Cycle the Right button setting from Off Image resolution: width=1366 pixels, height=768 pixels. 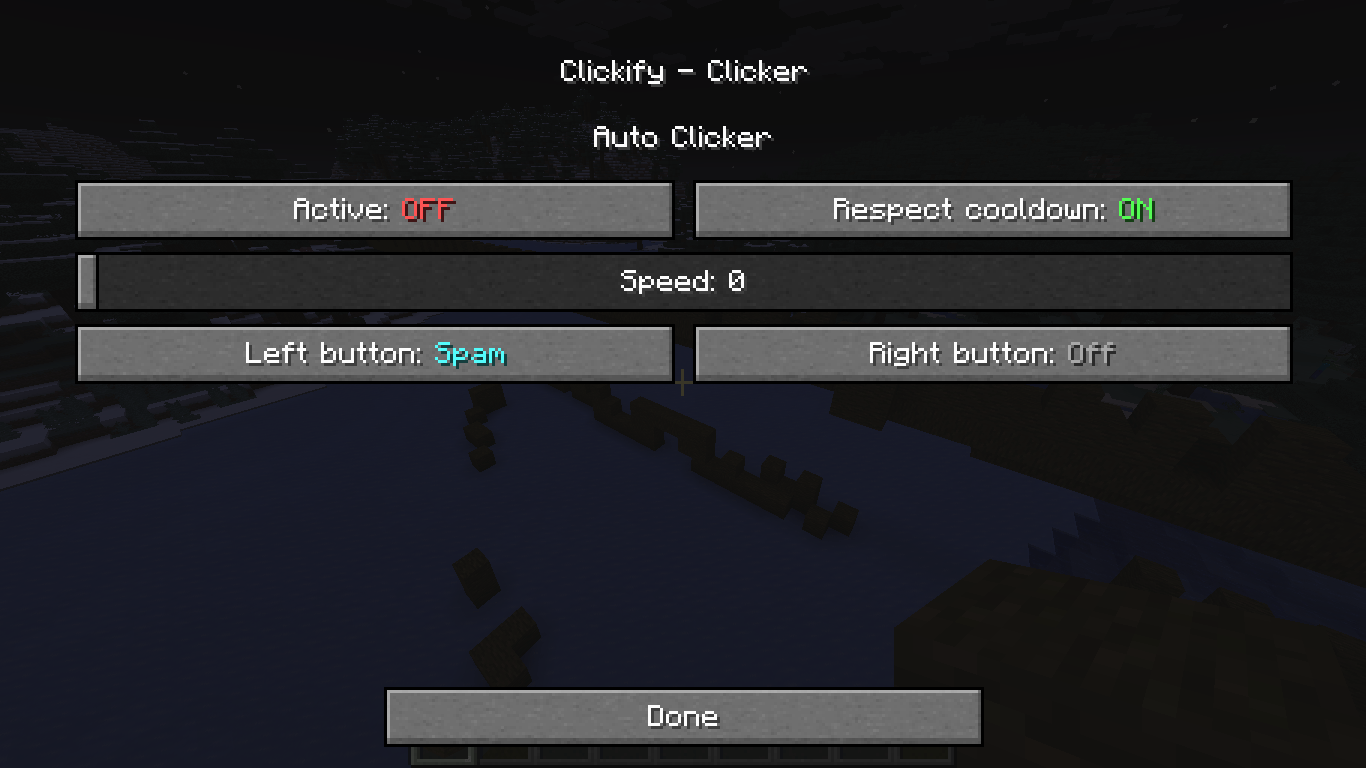[x=992, y=353]
